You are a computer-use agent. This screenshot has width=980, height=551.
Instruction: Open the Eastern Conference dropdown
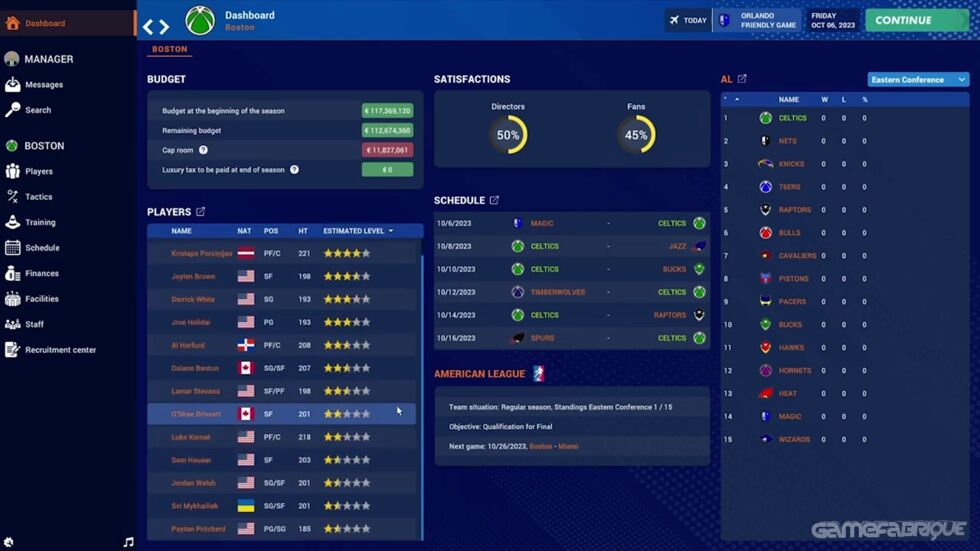[x=918, y=80]
